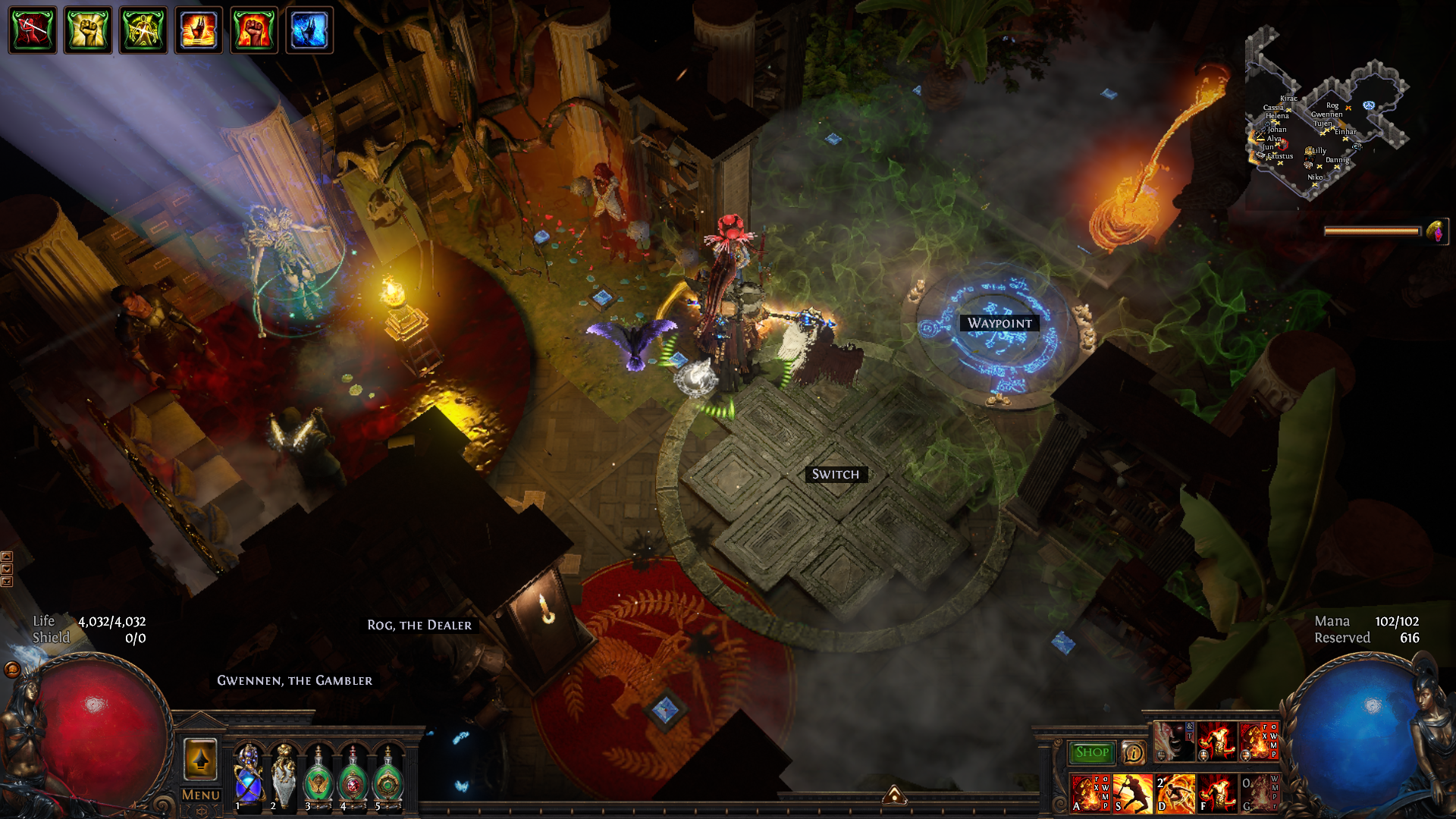Select the fire skill bound to A
Screen dimensions: 1456x819
pyautogui.click(x=1090, y=794)
